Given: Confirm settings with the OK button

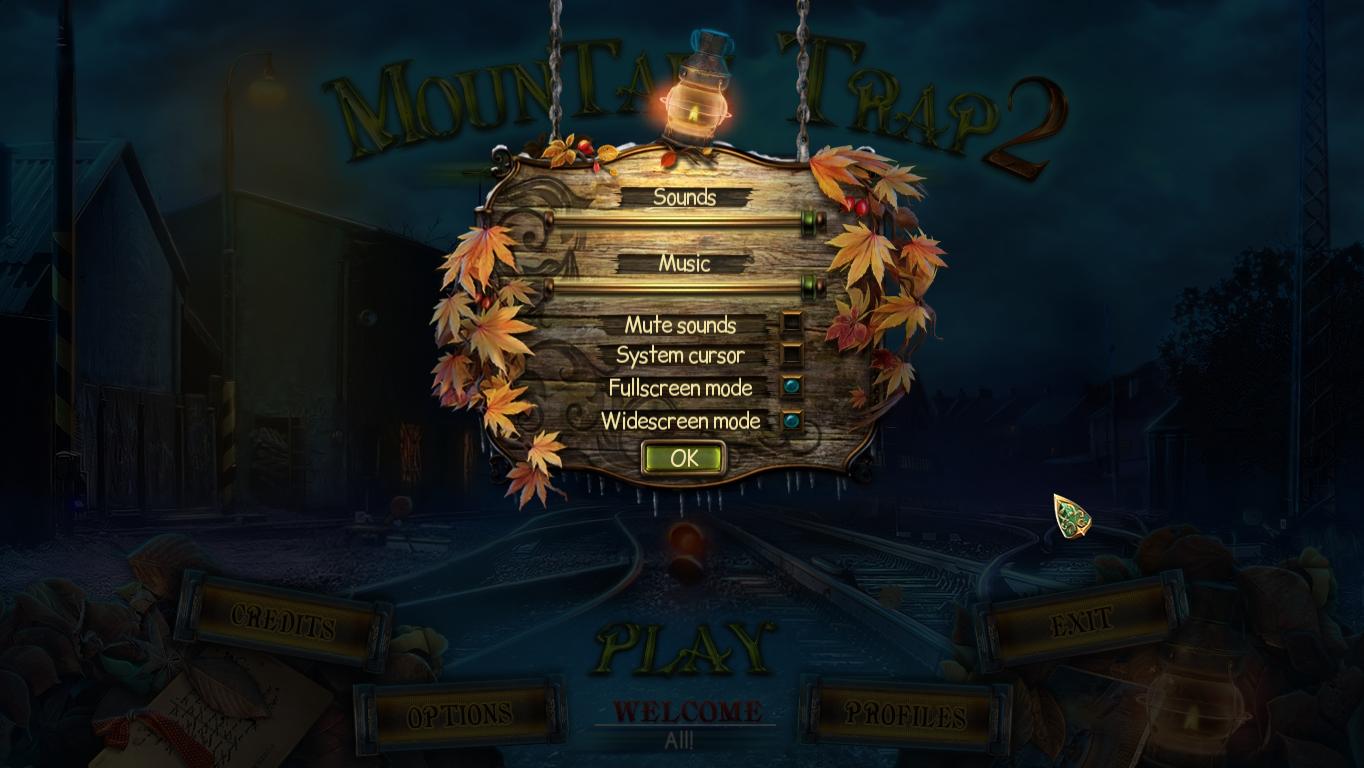Looking at the screenshot, I should [x=684, y=459].
